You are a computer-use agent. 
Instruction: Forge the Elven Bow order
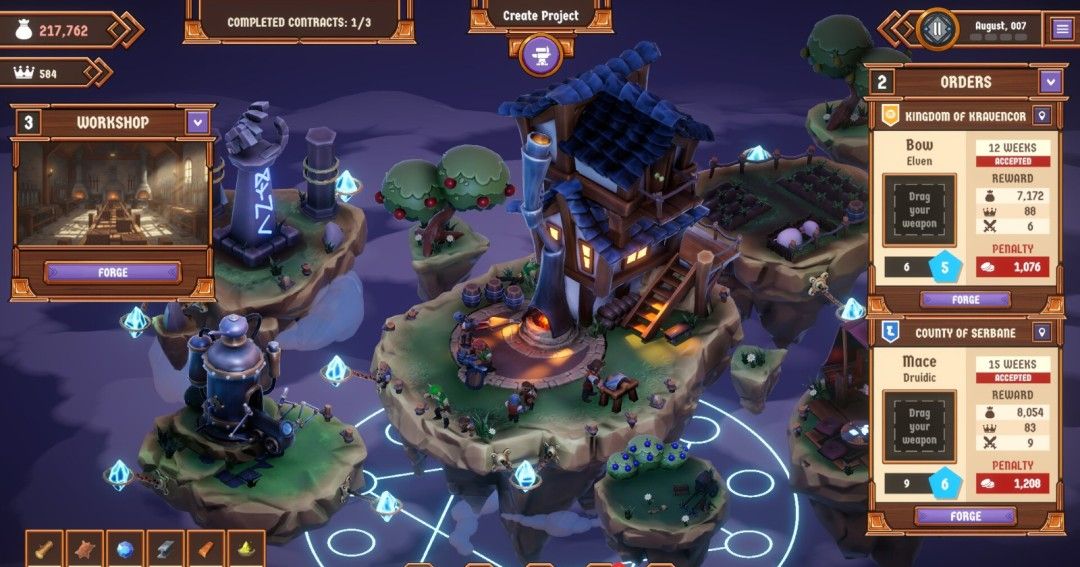click(965, 299)
